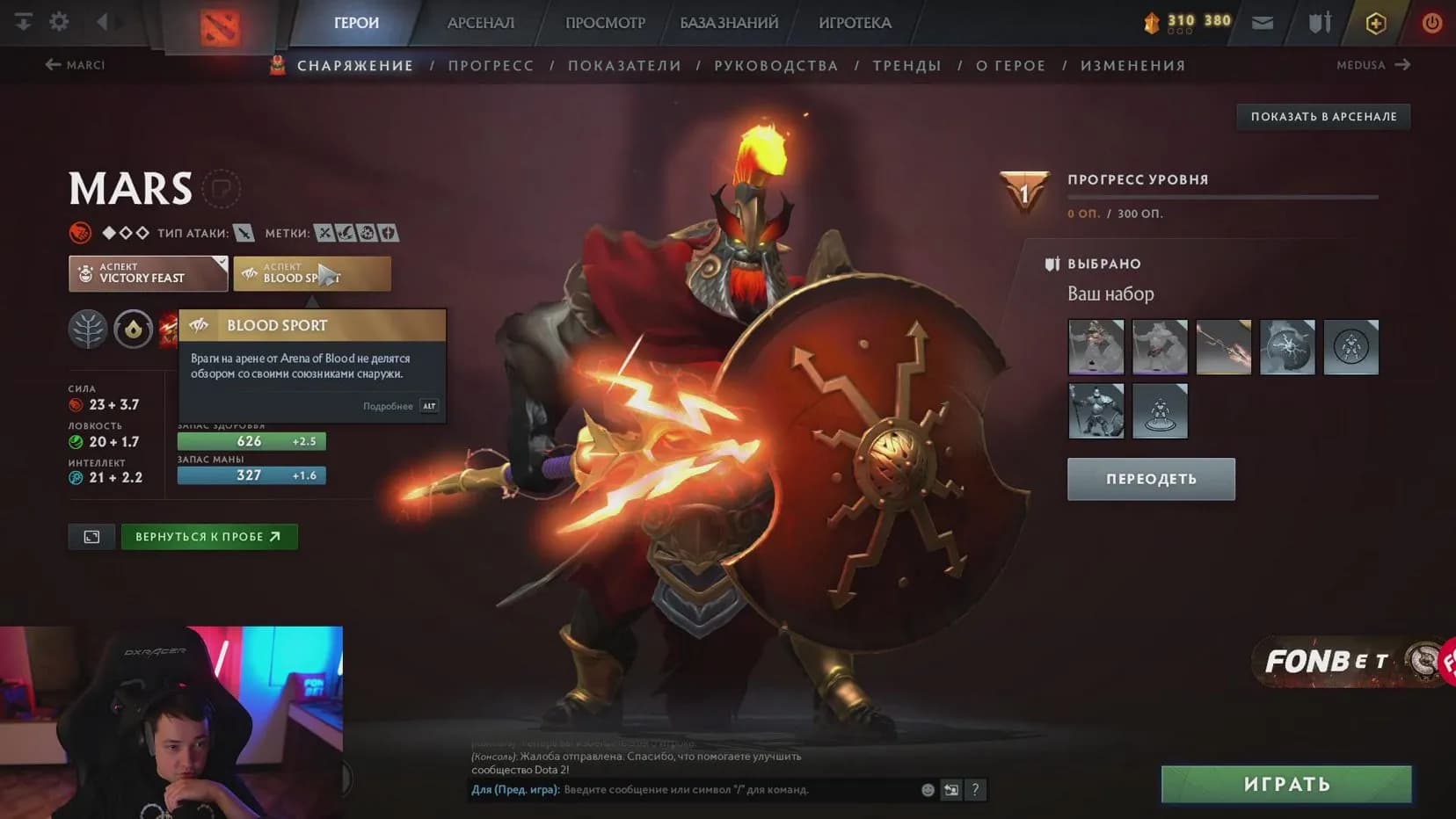Show the Изменения hero section

1132,66
